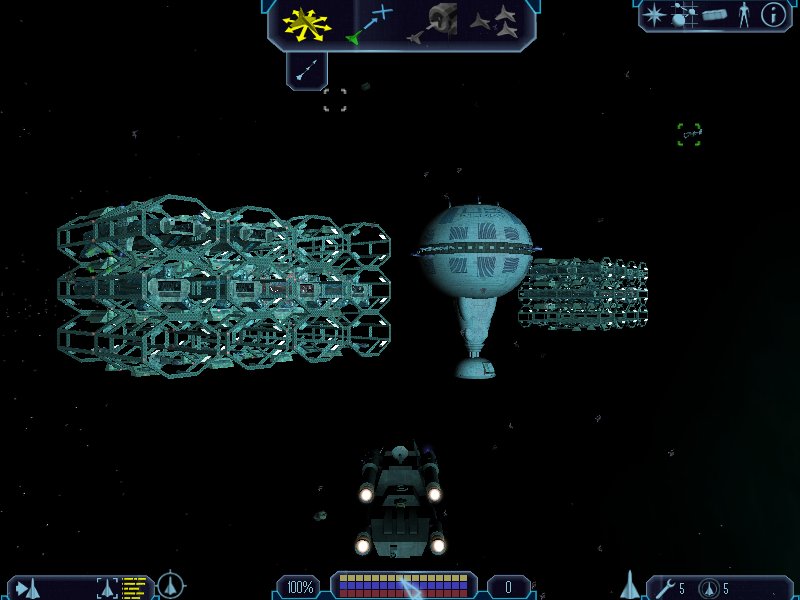Image resolution: width=800 pixels, height=600 pixels.
Task: Toggle the circled fighter crosshair button
Action: (172, 583)
